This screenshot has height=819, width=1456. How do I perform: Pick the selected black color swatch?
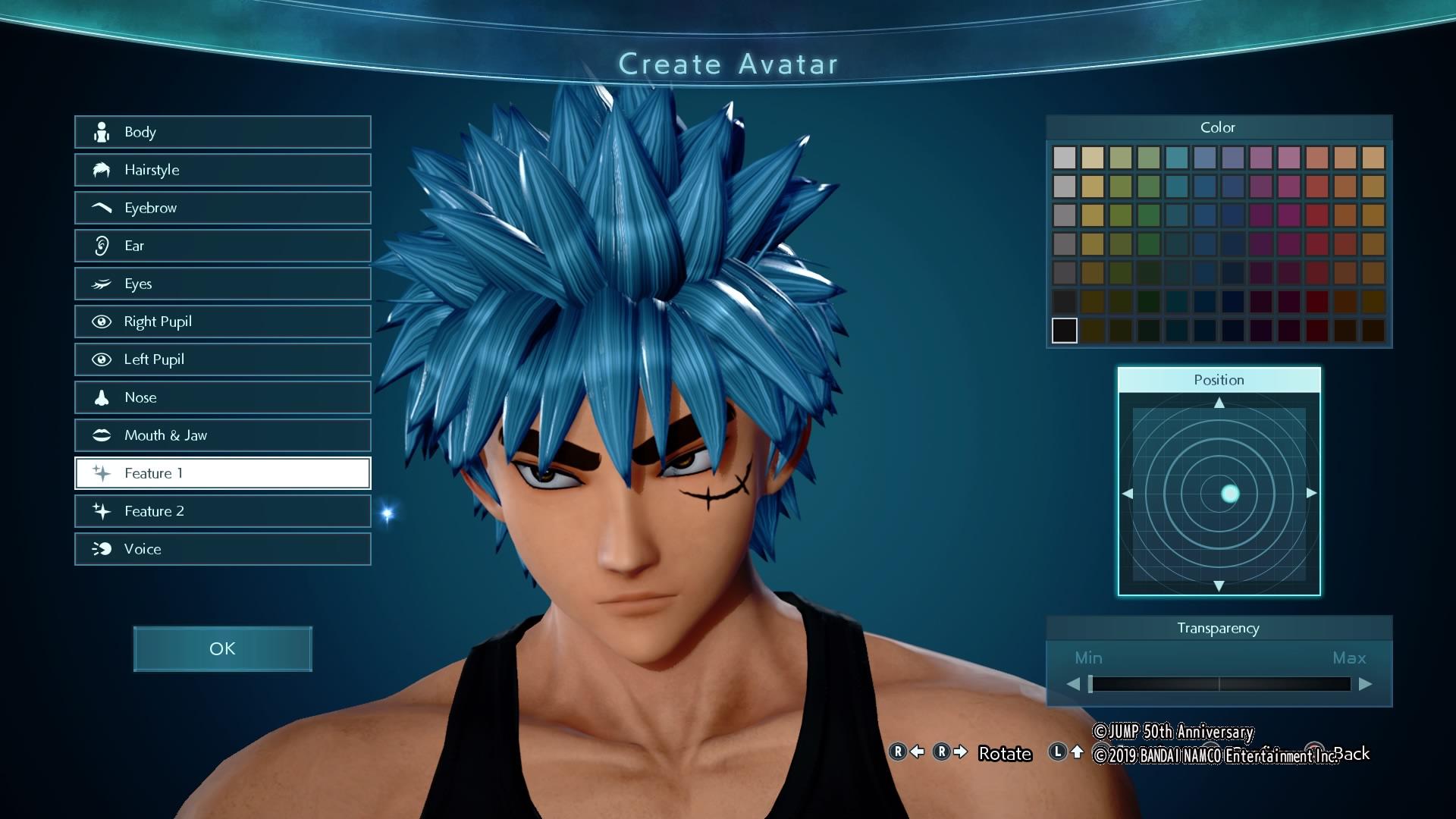click(x=1064, y=331)
